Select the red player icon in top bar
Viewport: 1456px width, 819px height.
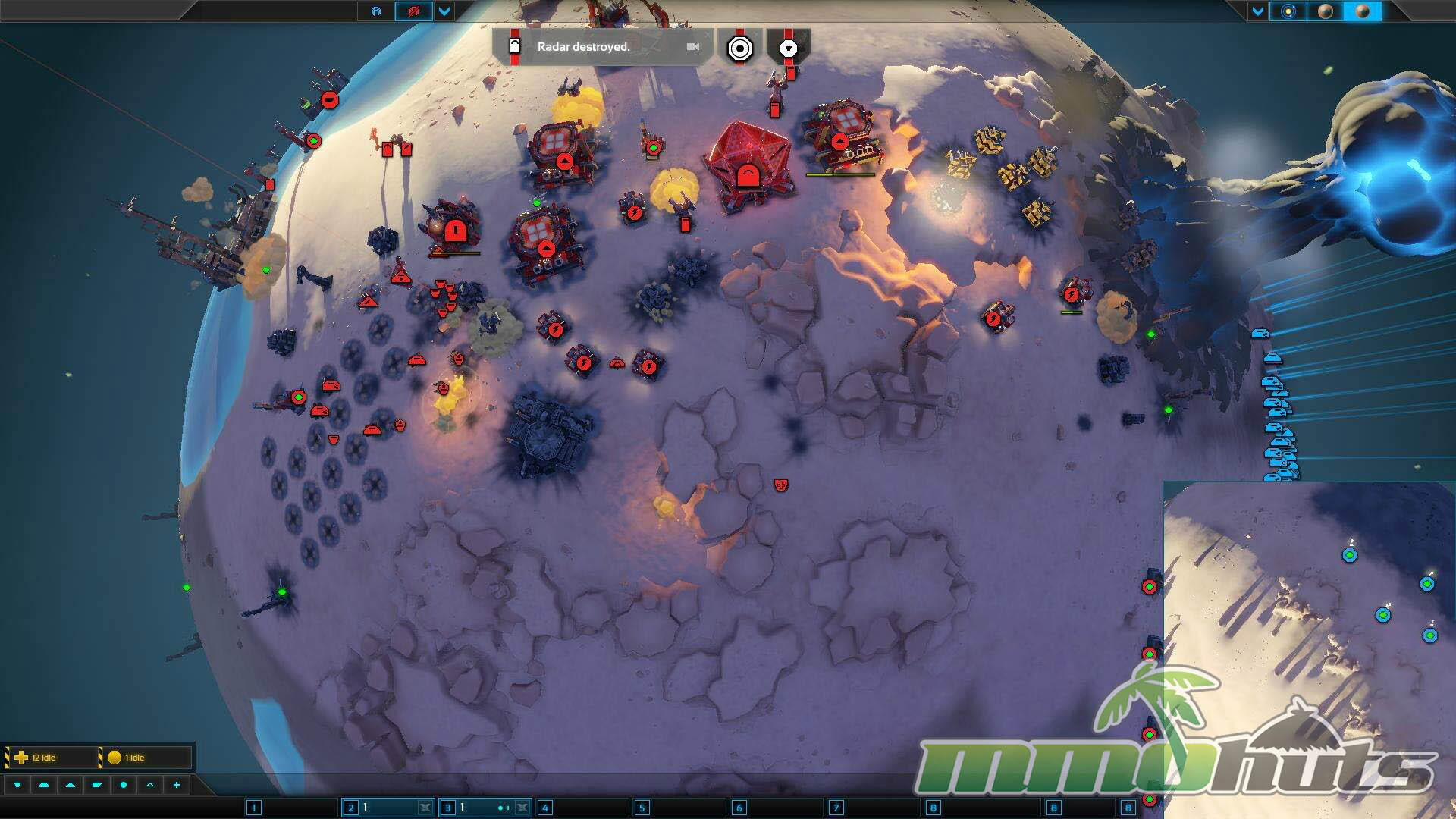pyautogui.click(x=413, y=11)
